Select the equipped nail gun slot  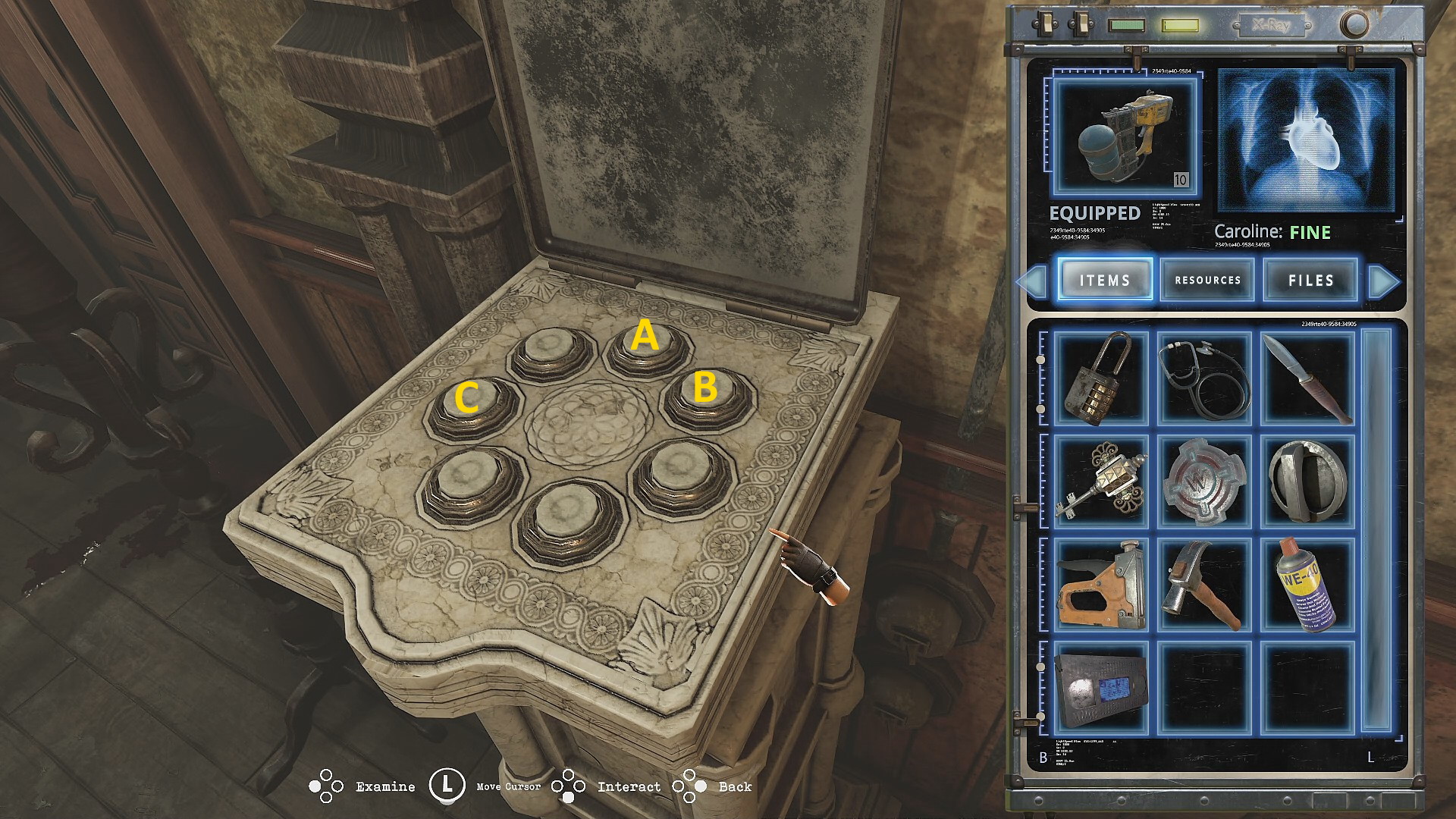pos(1125,137)
